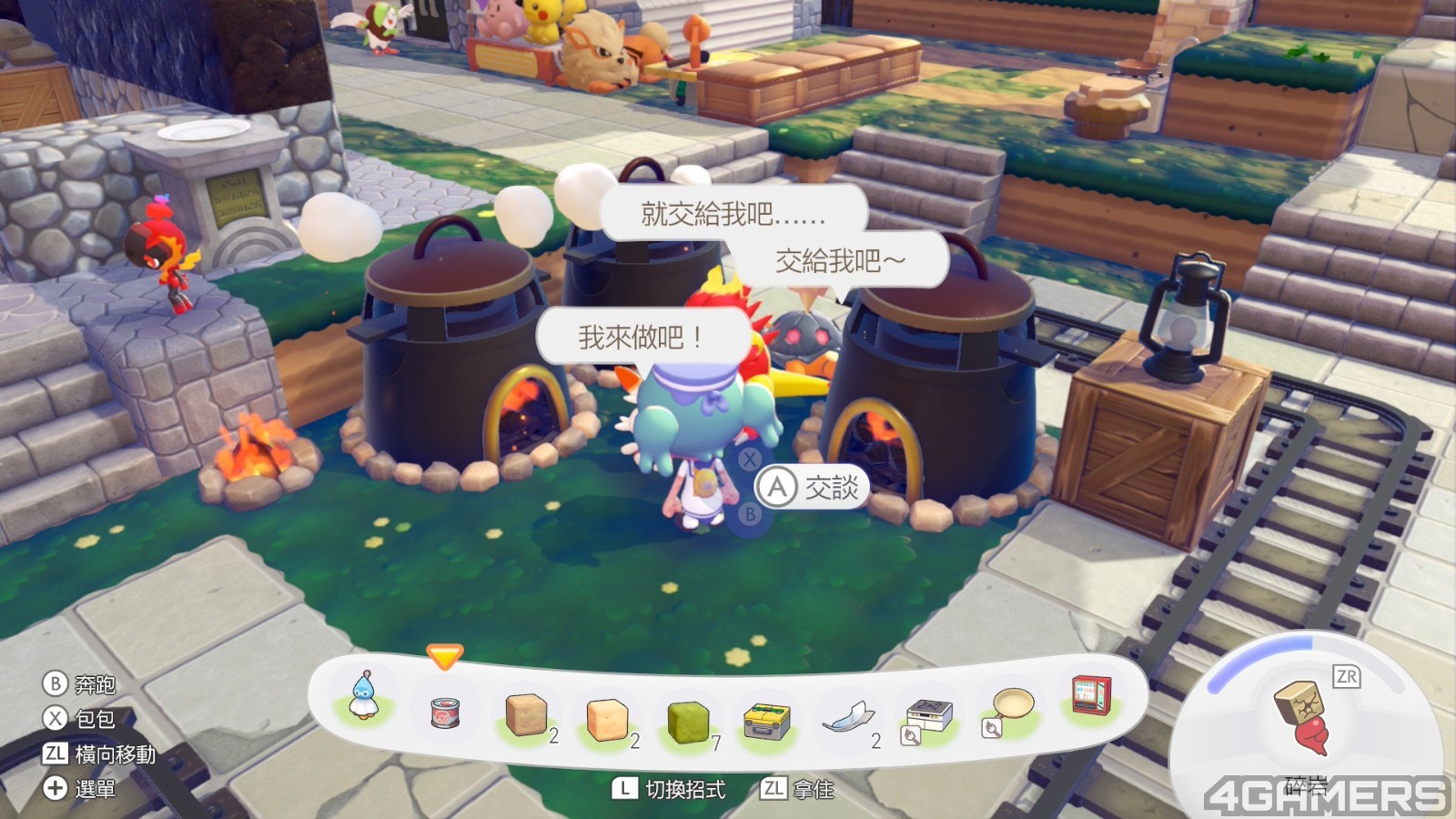Select the white feather hotbar slot
Image resolution: width=1456 pixels, height=819 pixels.
pos(848,719)
